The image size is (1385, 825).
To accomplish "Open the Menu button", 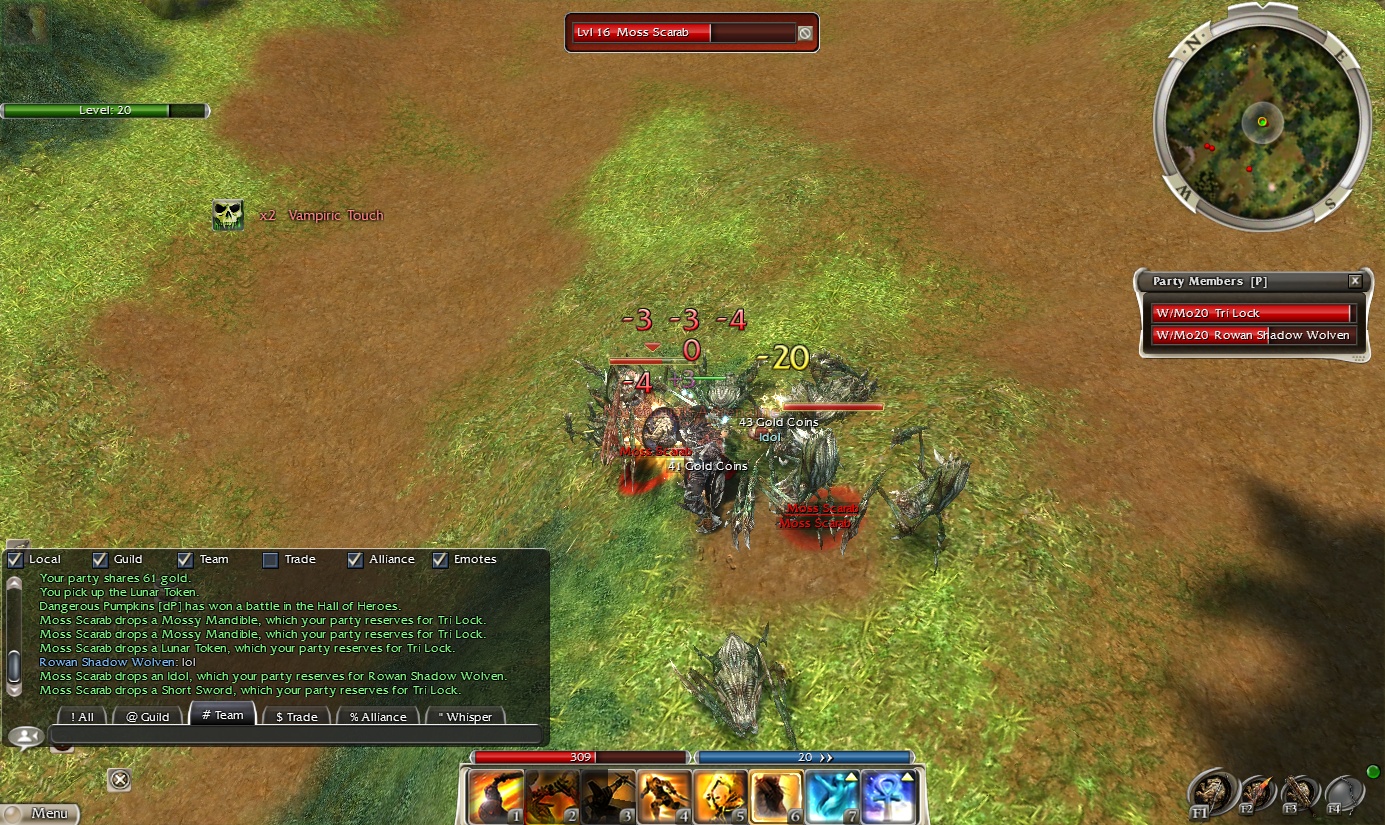I will pos(40,813).
